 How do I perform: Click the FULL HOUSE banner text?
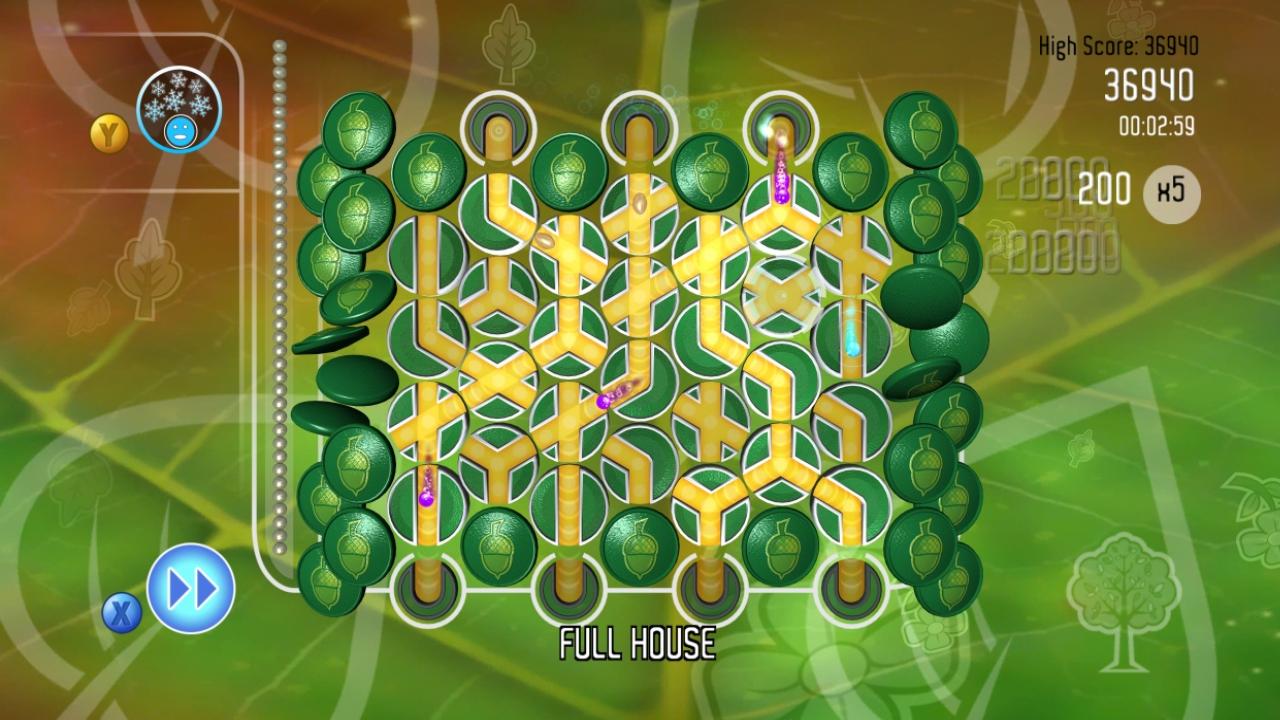639,643
